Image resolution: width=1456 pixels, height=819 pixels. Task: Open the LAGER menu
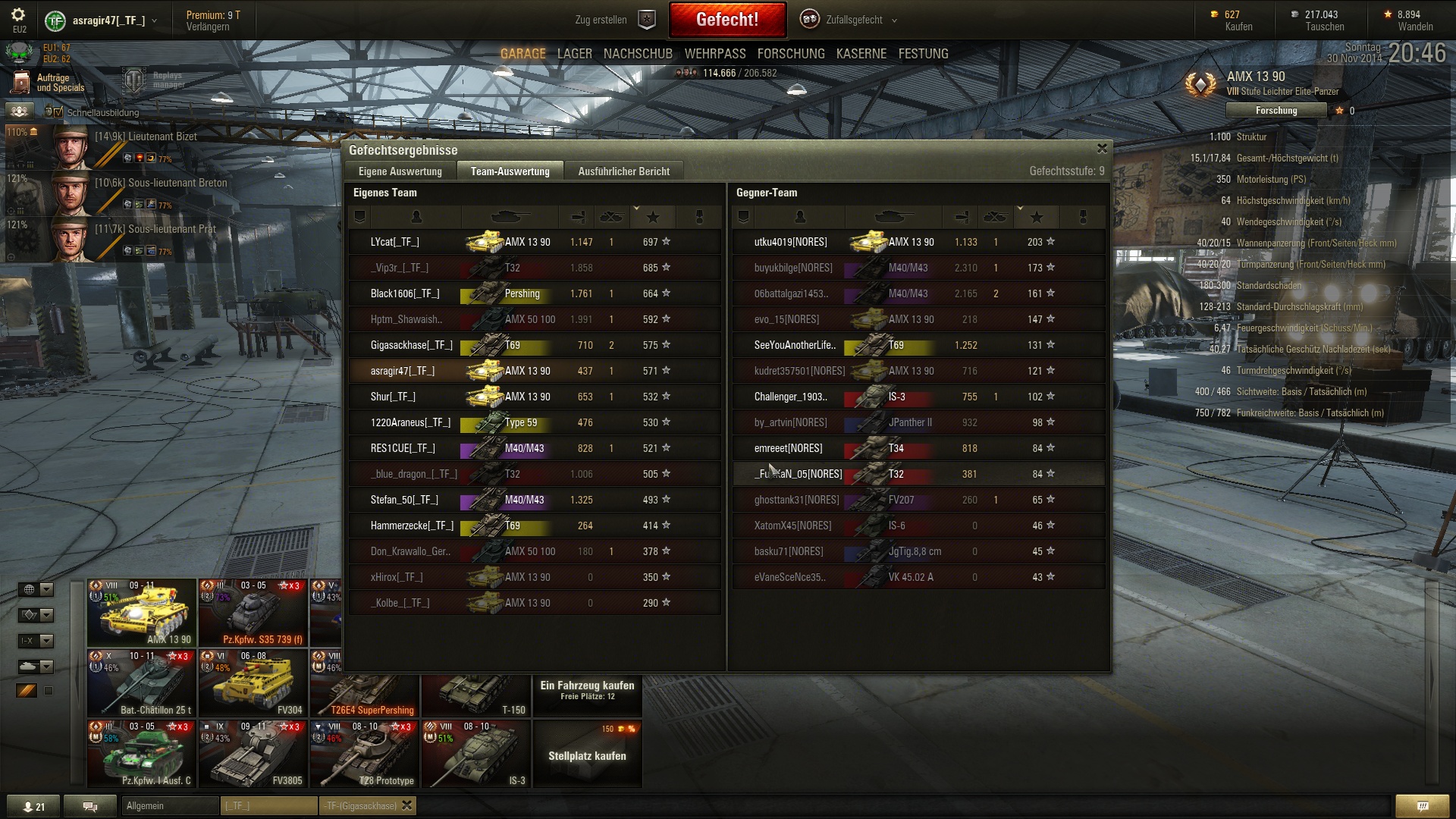[574, 54]
